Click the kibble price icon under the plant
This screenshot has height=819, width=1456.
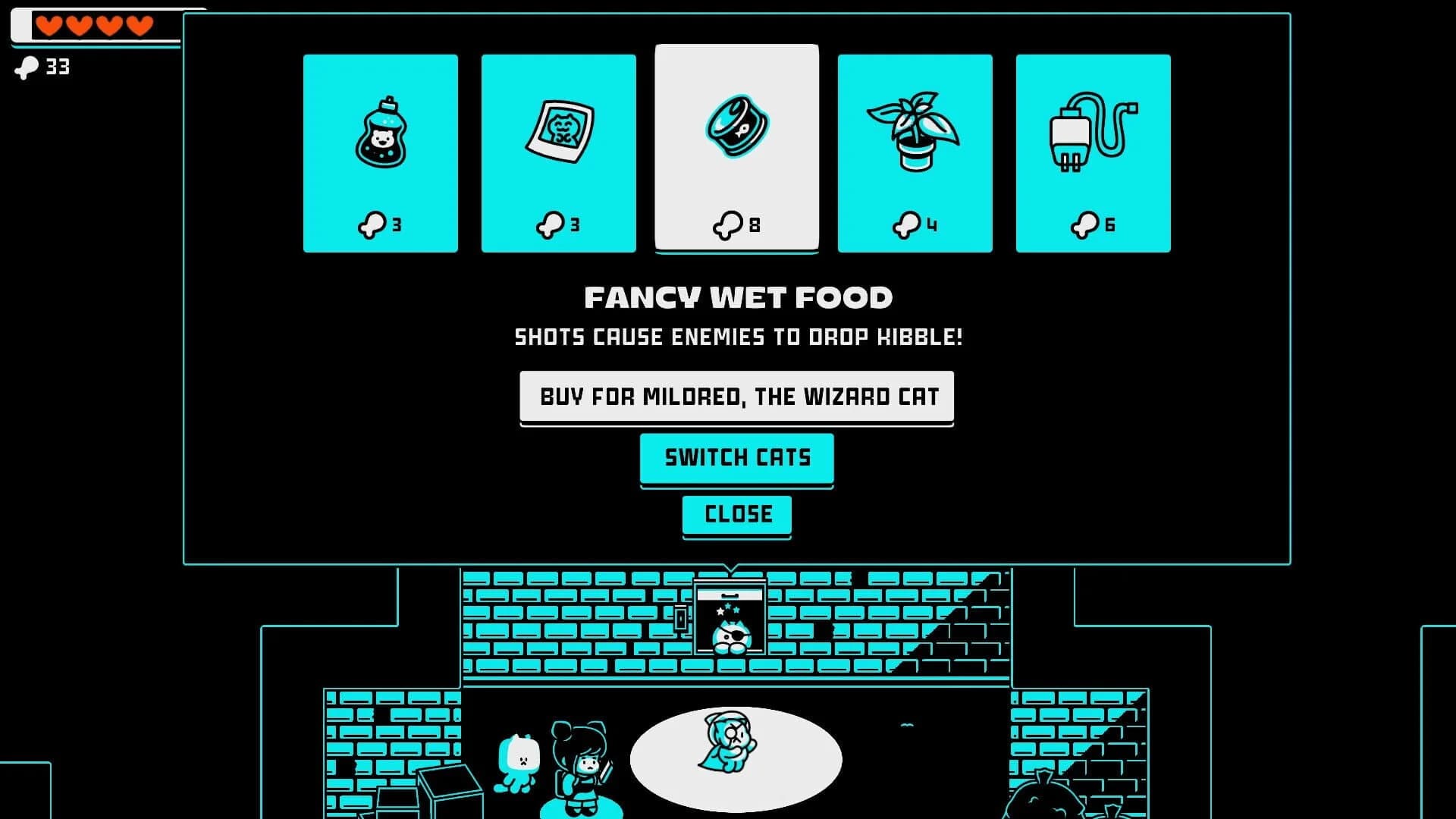(908, 224)
